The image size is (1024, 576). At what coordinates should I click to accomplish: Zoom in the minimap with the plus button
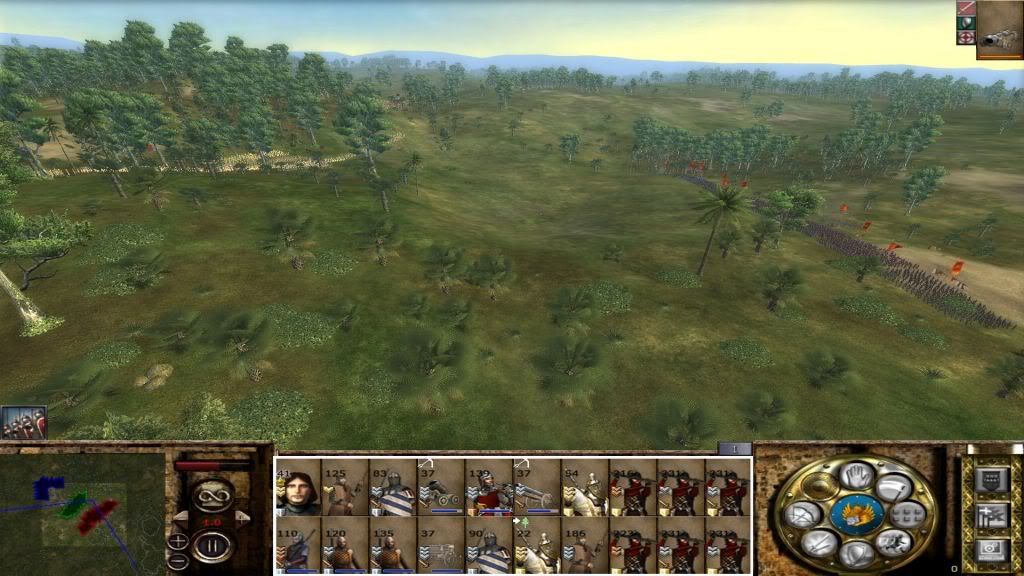178,541
